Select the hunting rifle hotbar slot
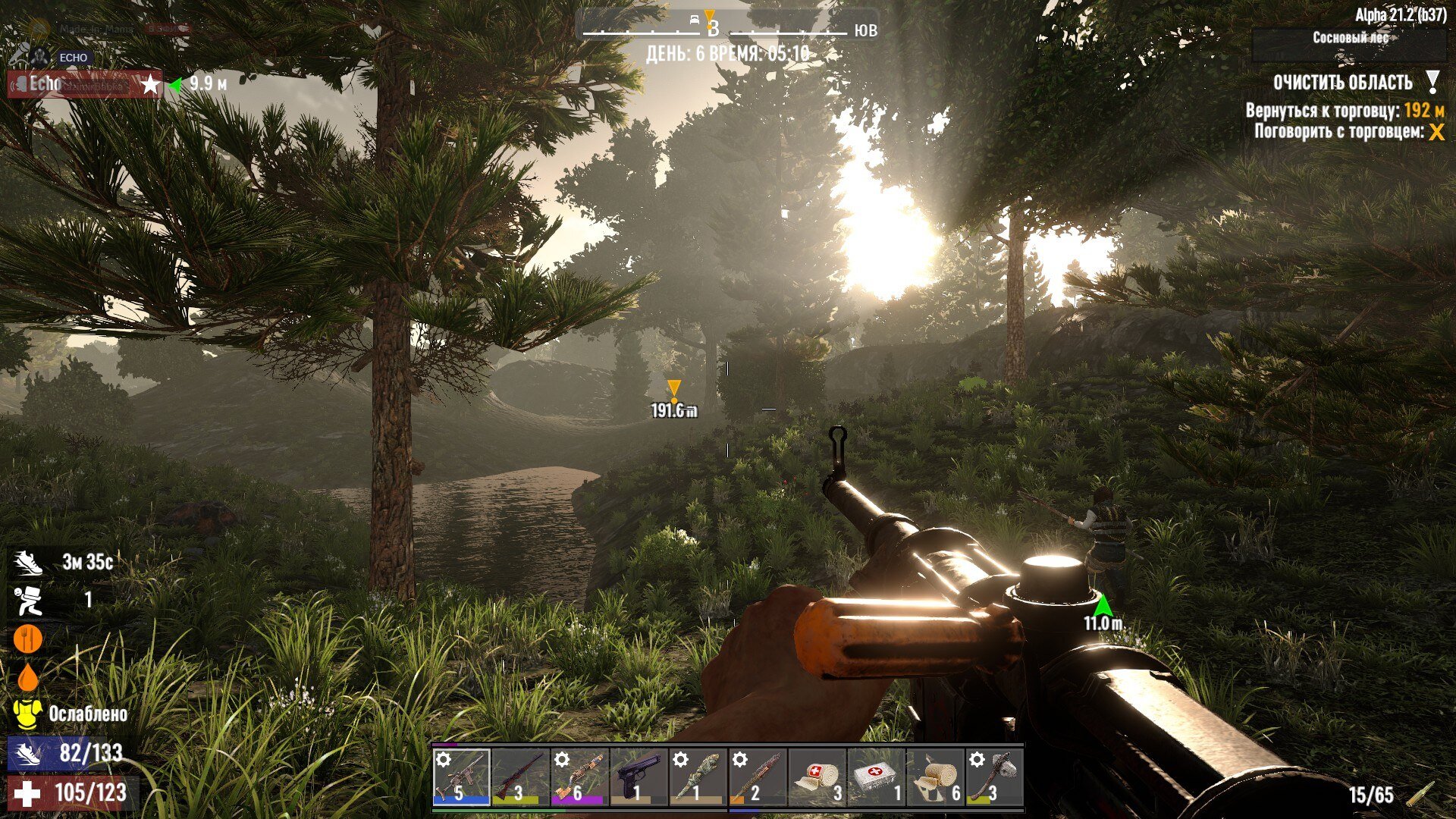 (x=520, y=777)
